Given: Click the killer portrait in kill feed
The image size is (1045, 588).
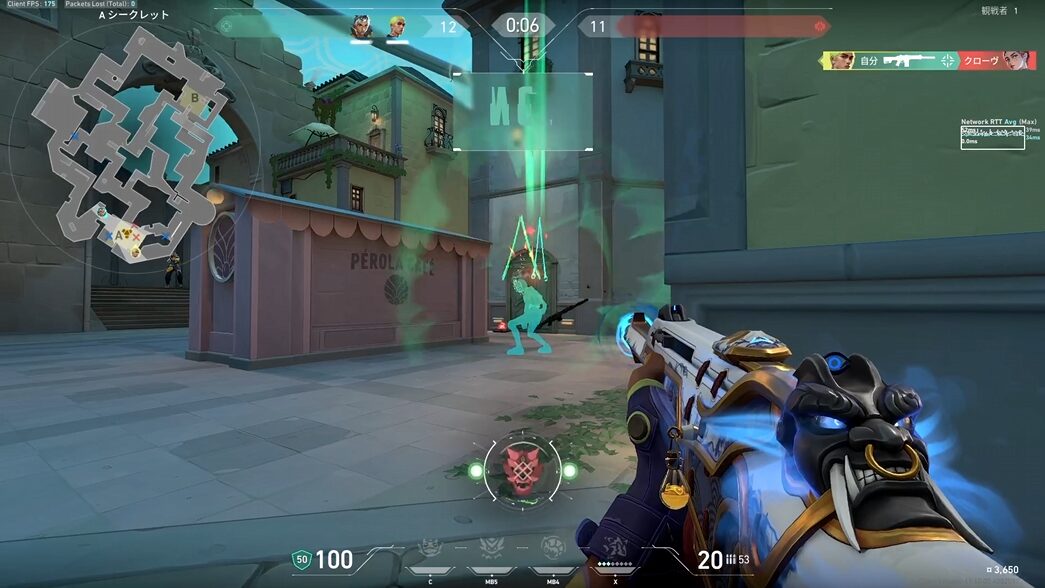Looking at the screenshot, I should (842, 60).
